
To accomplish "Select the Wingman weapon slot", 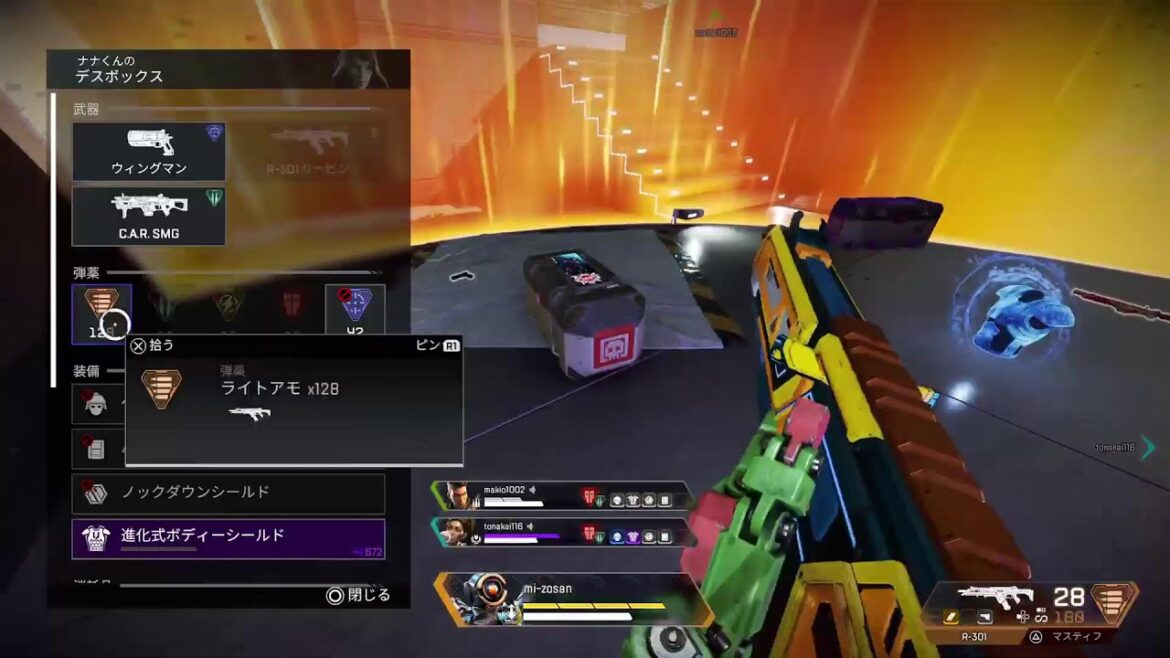I will click(x=148, y=152).
